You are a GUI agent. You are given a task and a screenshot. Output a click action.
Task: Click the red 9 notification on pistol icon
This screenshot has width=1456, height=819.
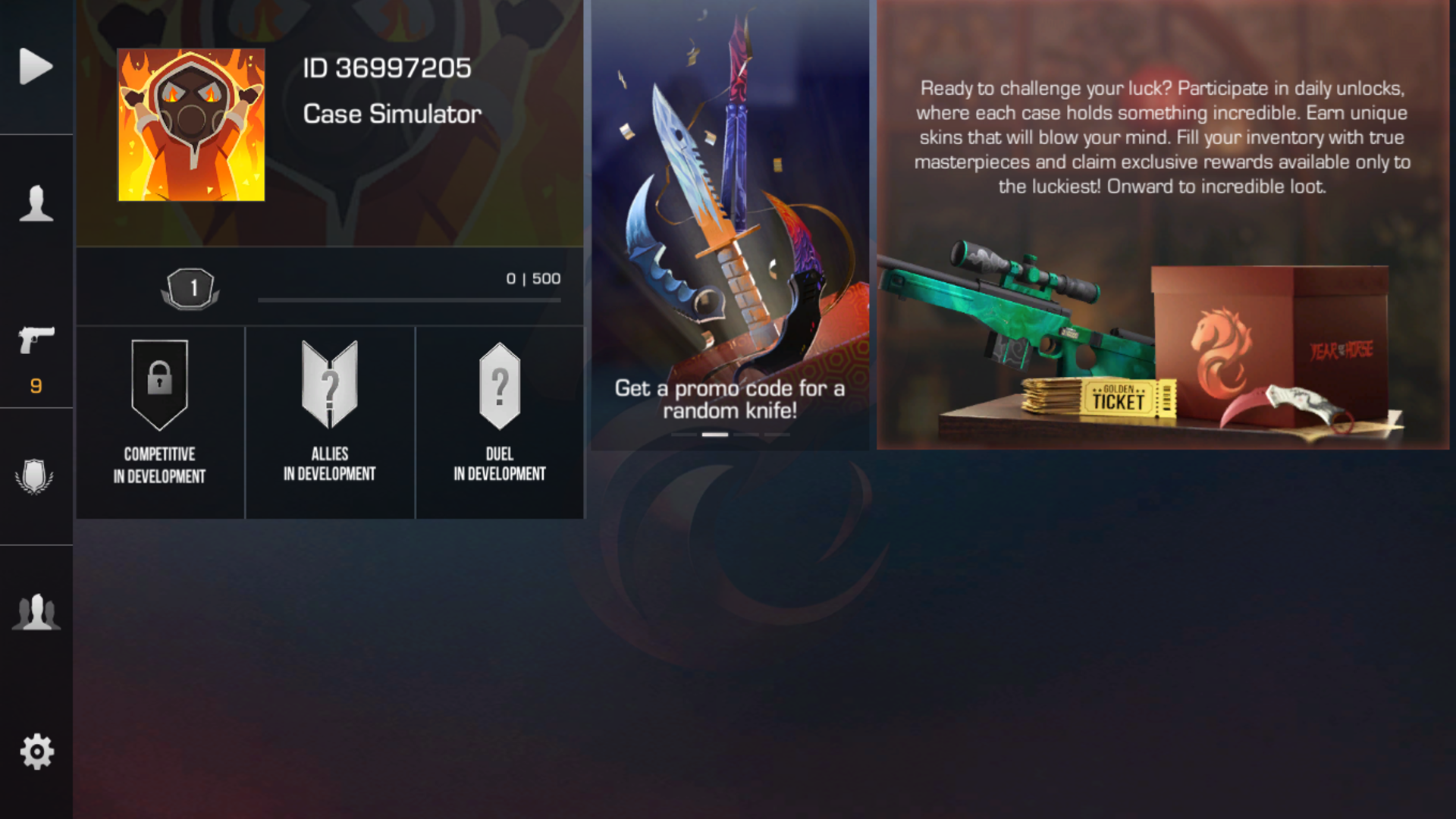pyautogui.click(x=35, y=385)
